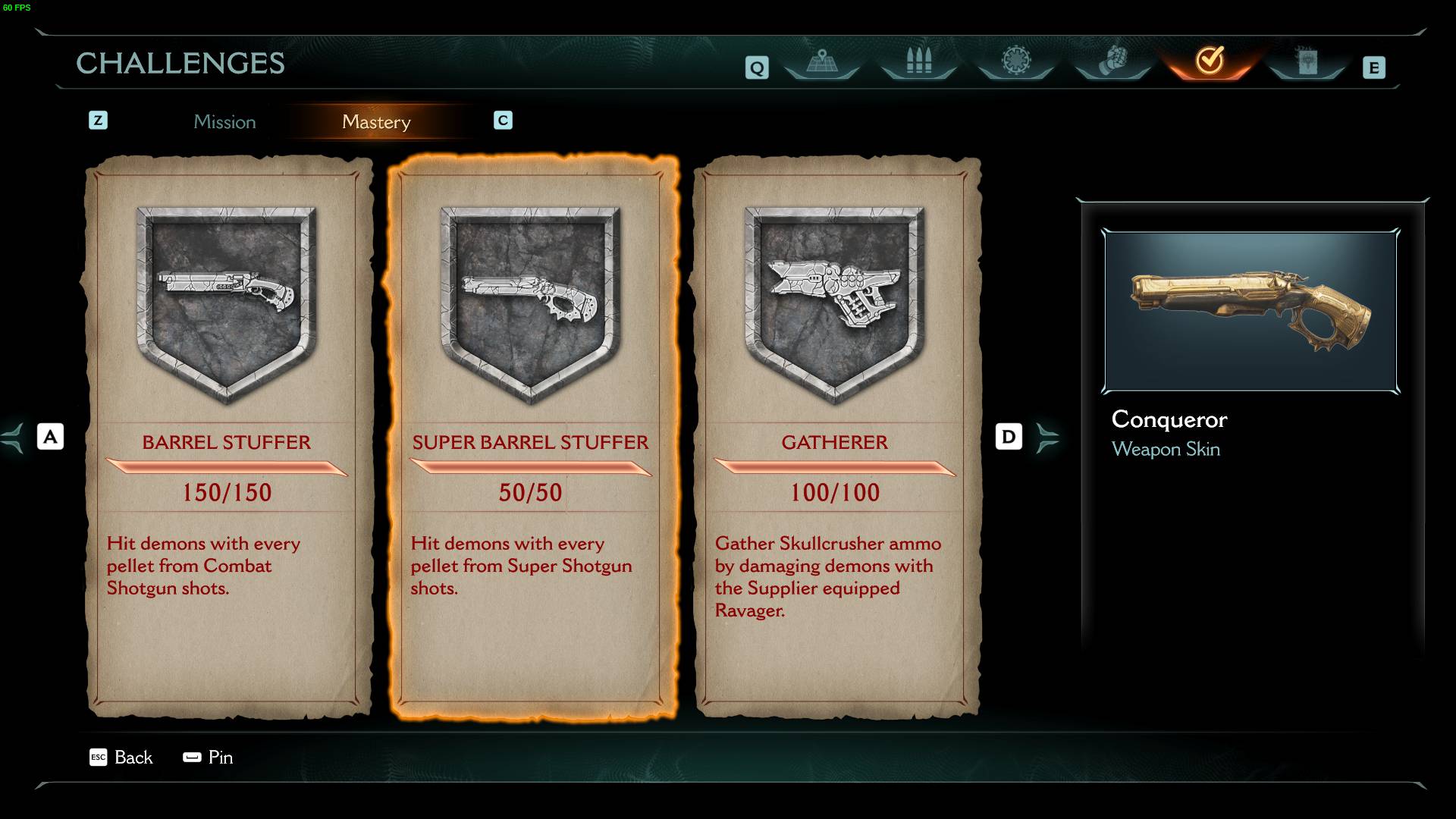The image size is (1456, 819).
Task: Open the flaming codex book tab
Action: click(x=1307, y=61)
